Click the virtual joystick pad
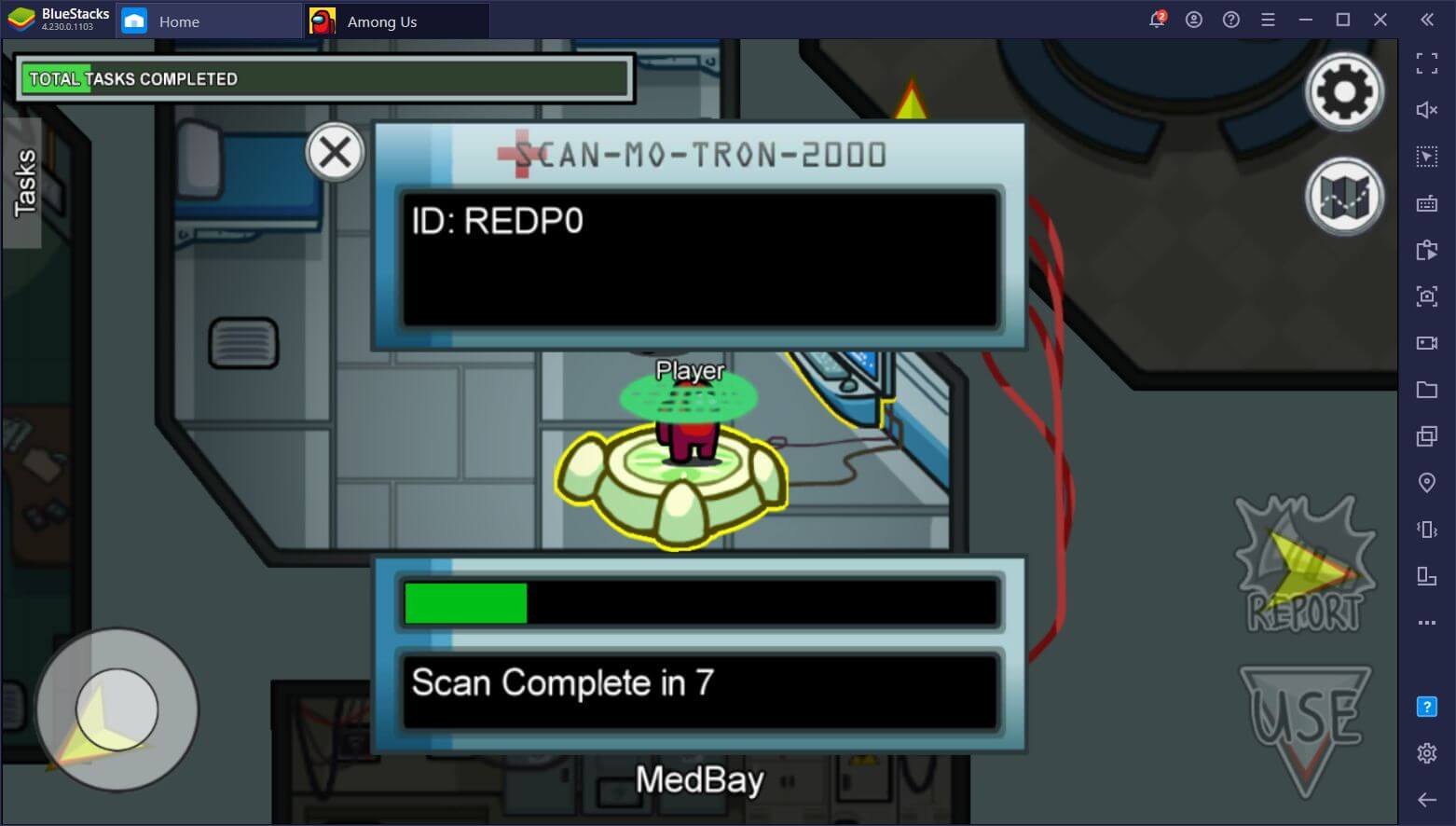Image resolution: width=1456 pixels, height=826 pixels. [x=117, y=709]
